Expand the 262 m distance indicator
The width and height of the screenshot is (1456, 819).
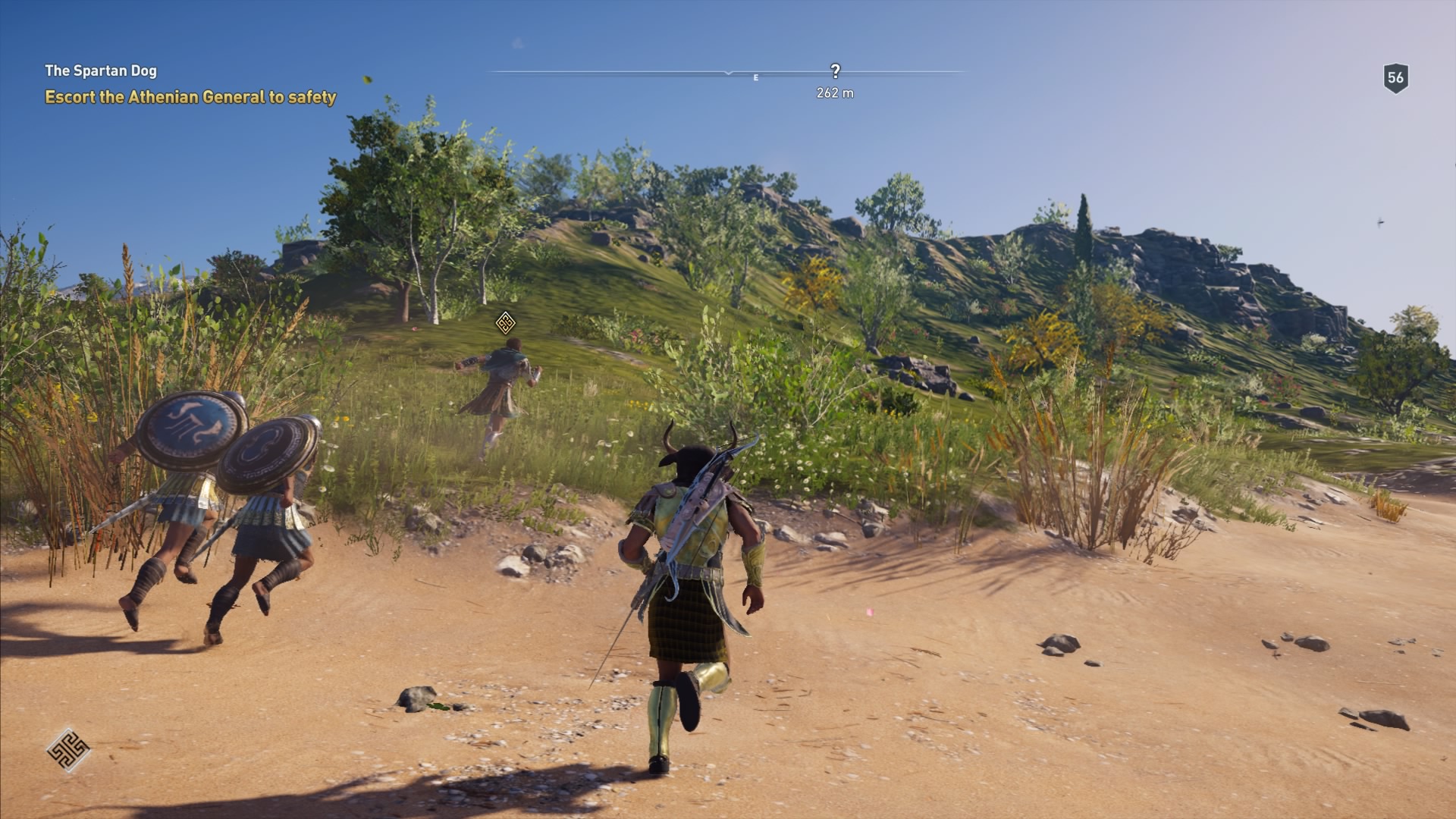834,93
